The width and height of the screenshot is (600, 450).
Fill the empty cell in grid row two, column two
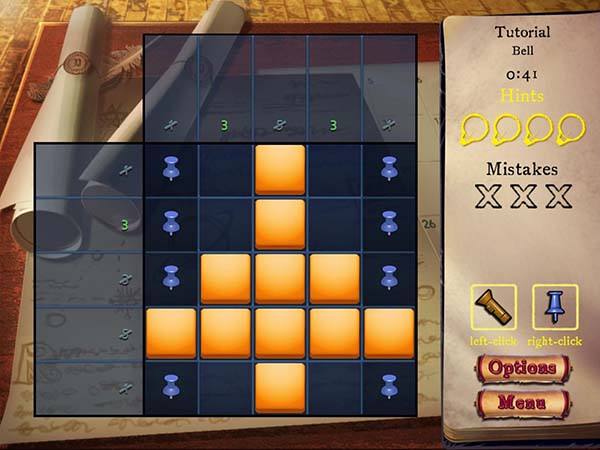click(226, 224)
